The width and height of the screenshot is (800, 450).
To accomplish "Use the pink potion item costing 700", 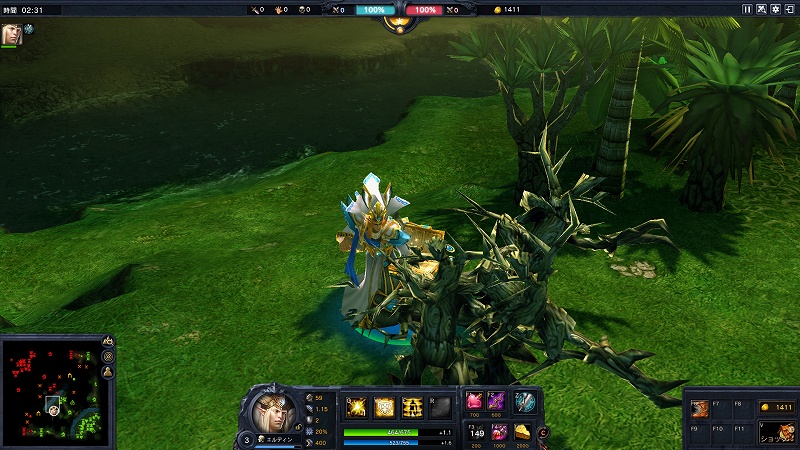I will click(475, 401).
